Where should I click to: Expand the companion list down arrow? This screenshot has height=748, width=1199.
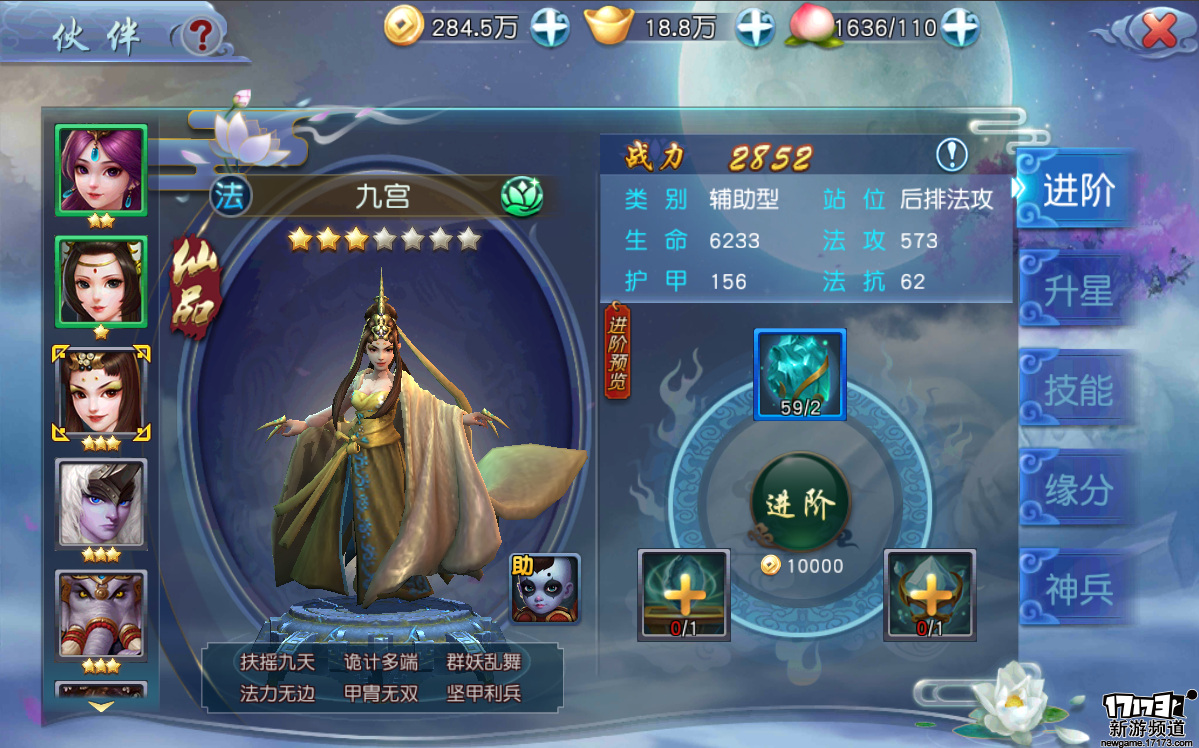(x=101, y=706)
